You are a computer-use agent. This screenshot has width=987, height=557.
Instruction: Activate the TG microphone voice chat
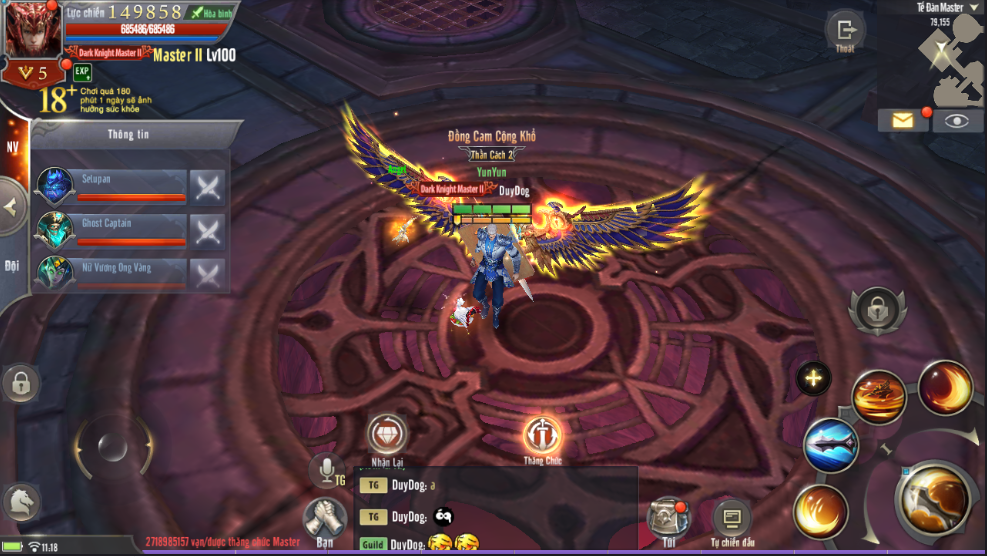(x=326, y=471)
